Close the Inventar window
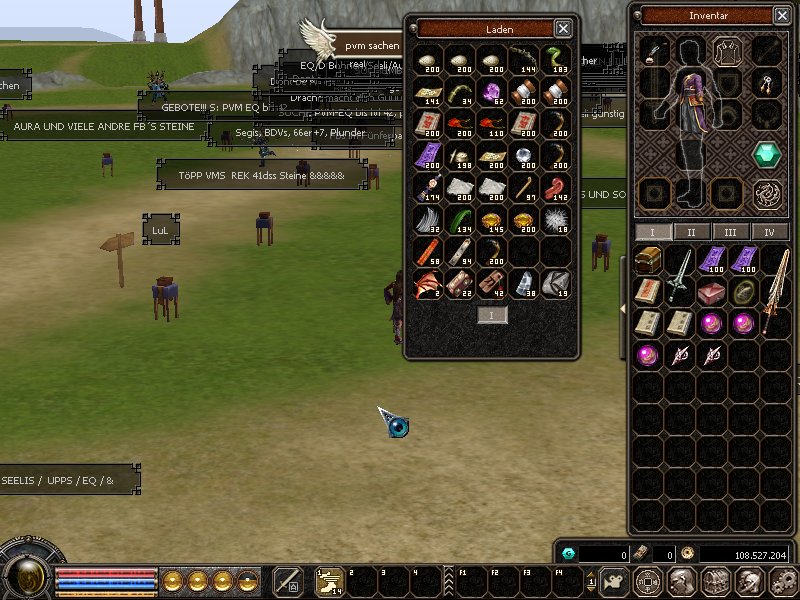The image size is (800, 600). (782, 15)
